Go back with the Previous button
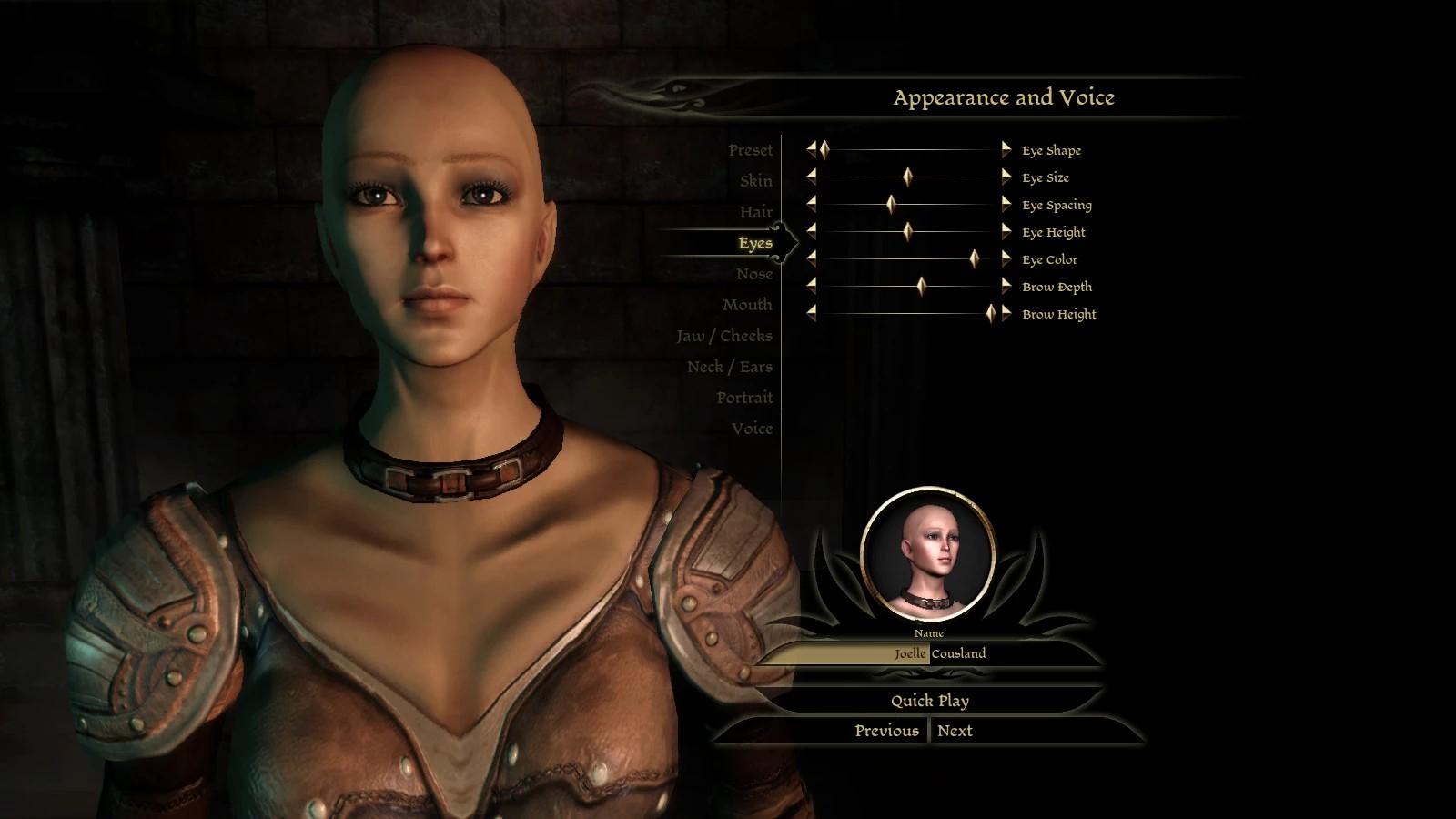 pyautogui.click(x=886, y=731)
